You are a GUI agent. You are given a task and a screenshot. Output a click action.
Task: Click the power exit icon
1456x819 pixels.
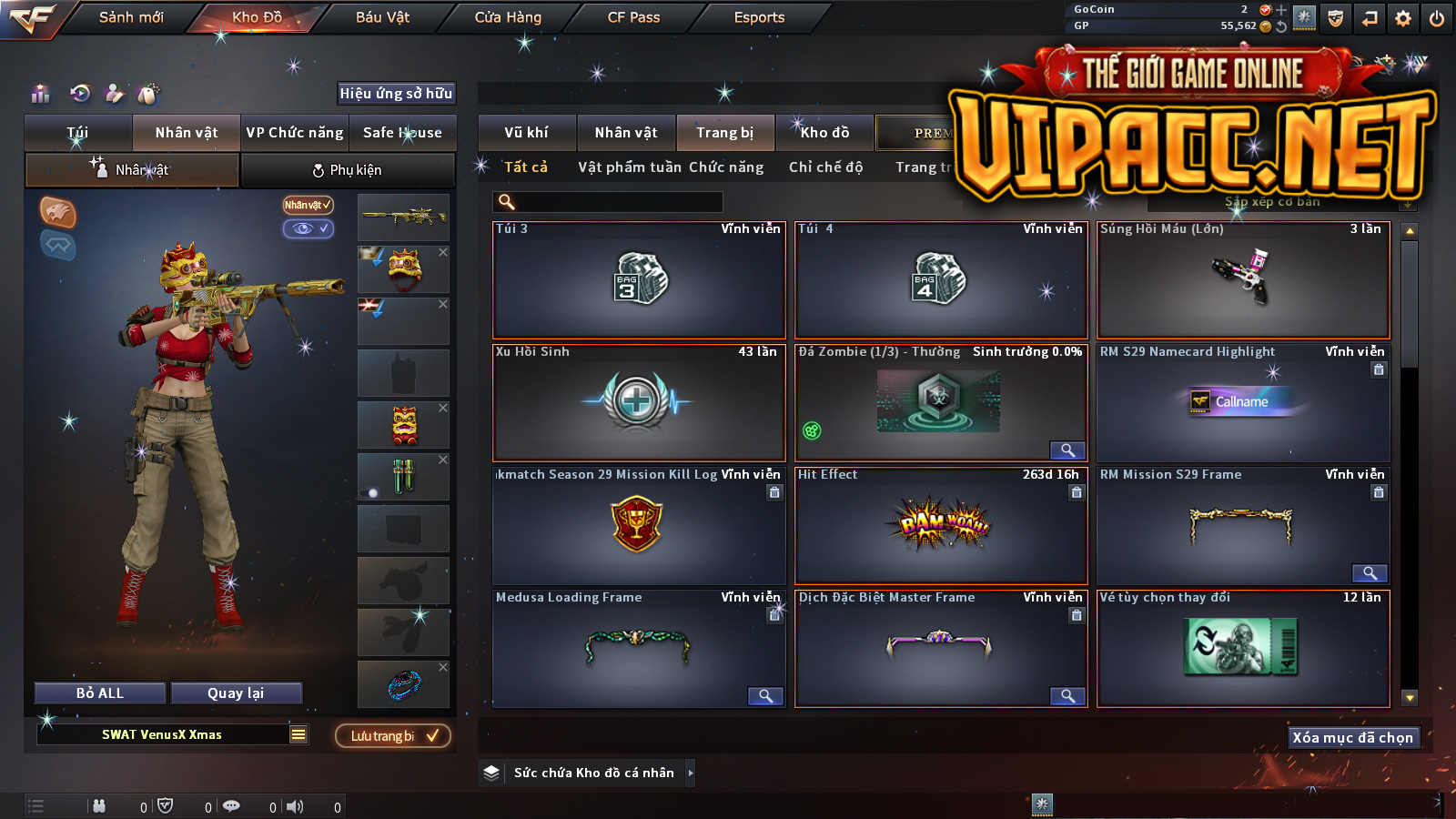(x=1437, y=18)
